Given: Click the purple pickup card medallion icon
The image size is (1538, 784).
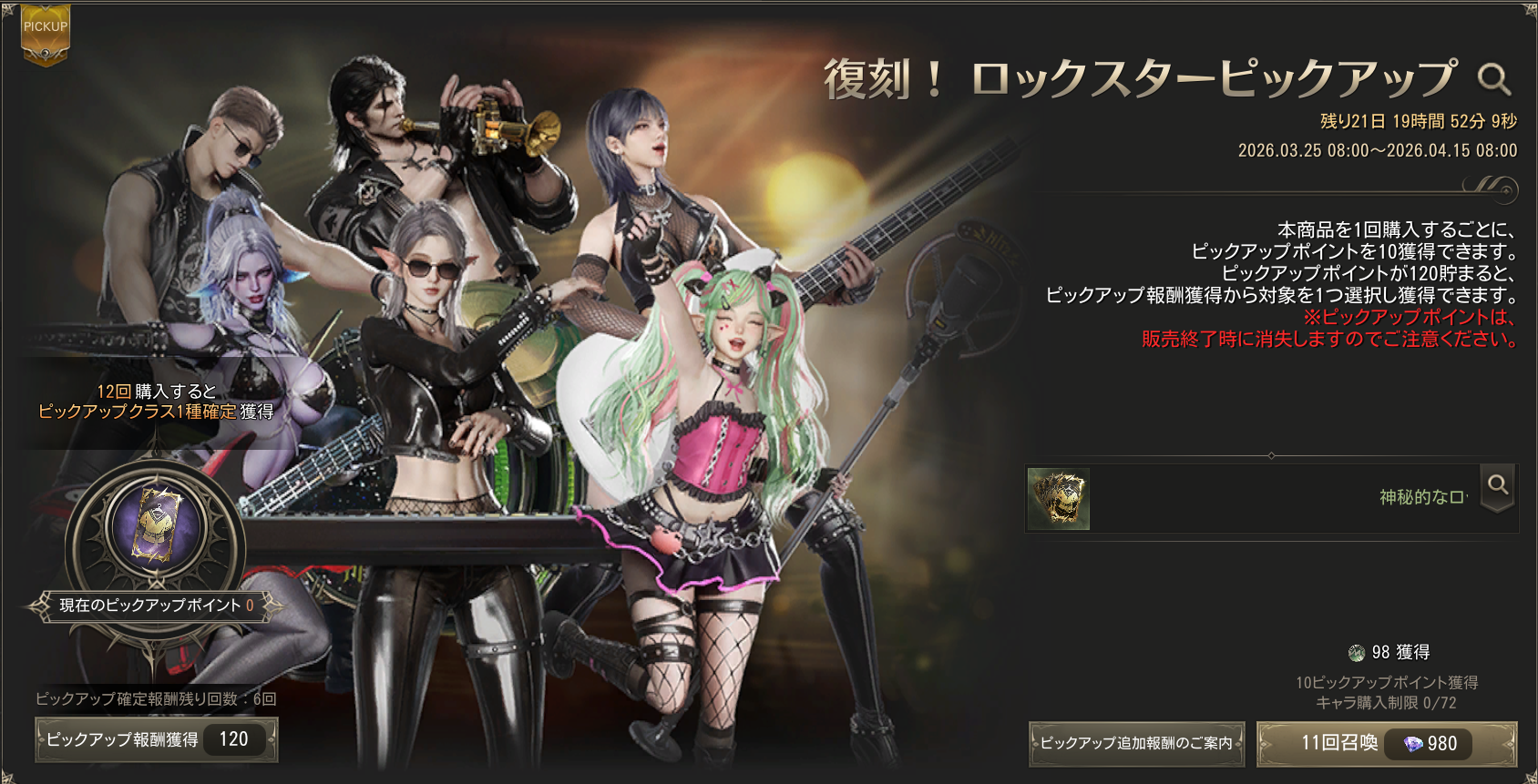Looking at the screenshot, I should pos(157,526).
